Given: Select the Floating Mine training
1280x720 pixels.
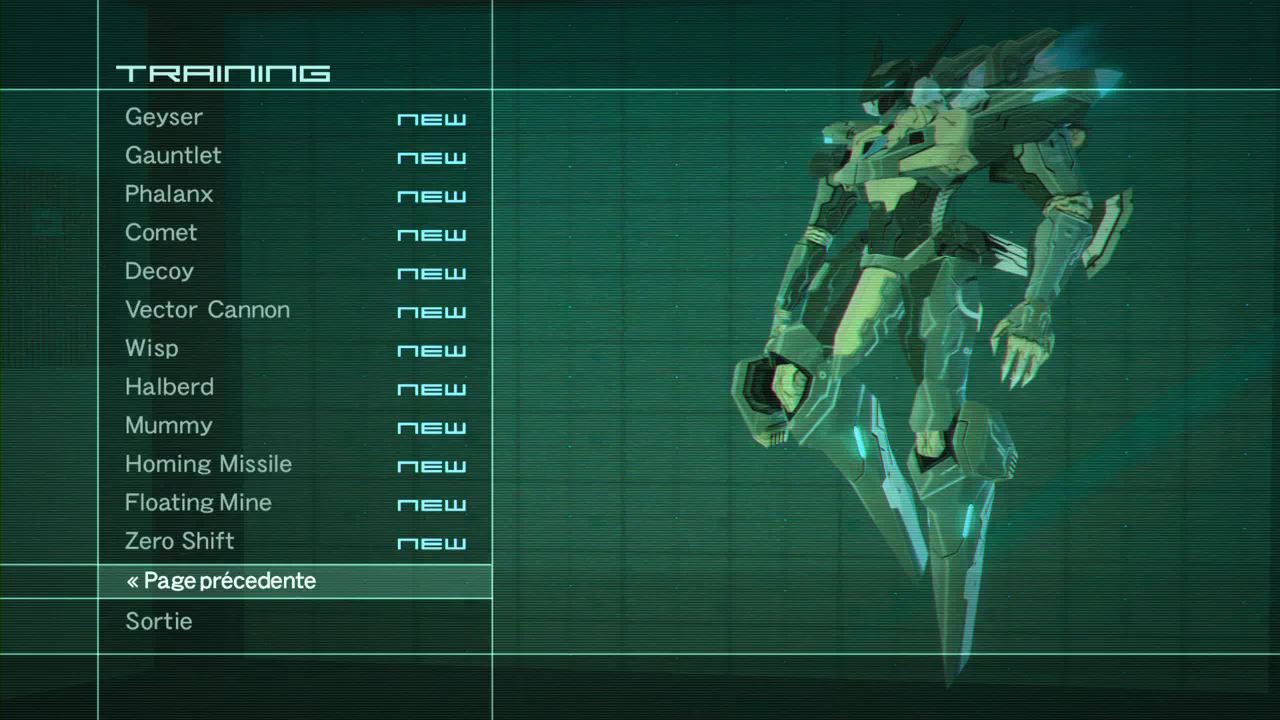Looking at the screenshot, I should tap(198, 502).
